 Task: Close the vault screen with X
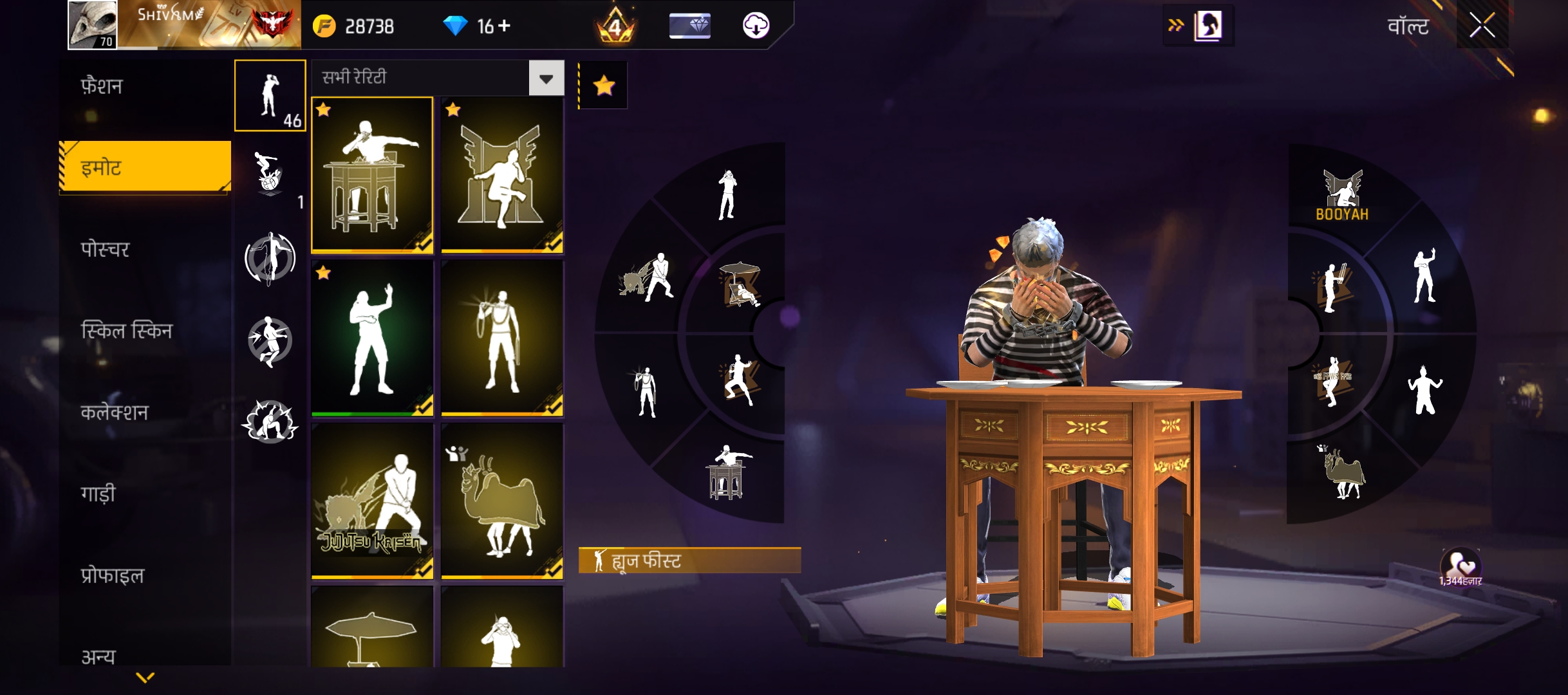point(1482,26)
